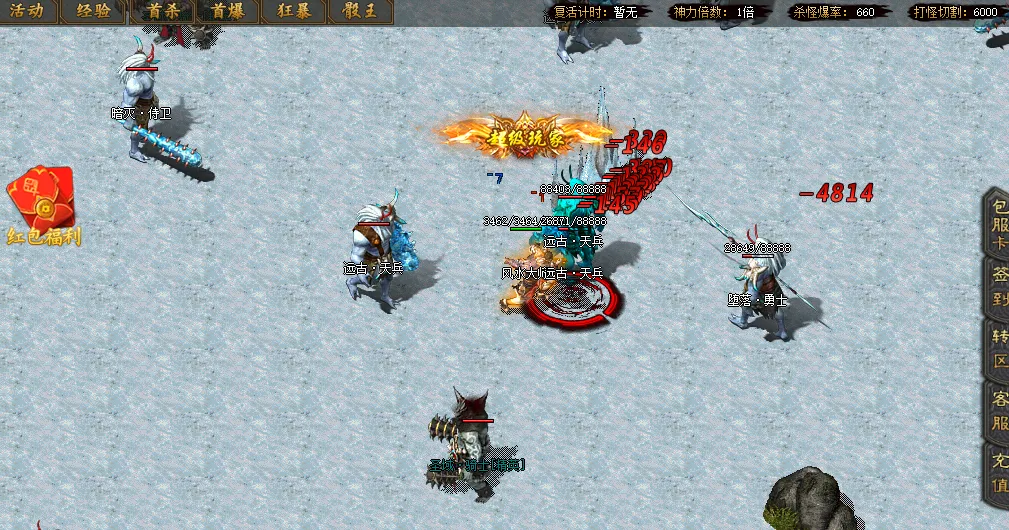Select the 经验 experience tab
This screenshot has height=530, width=1009.
(x=94, y=12)
